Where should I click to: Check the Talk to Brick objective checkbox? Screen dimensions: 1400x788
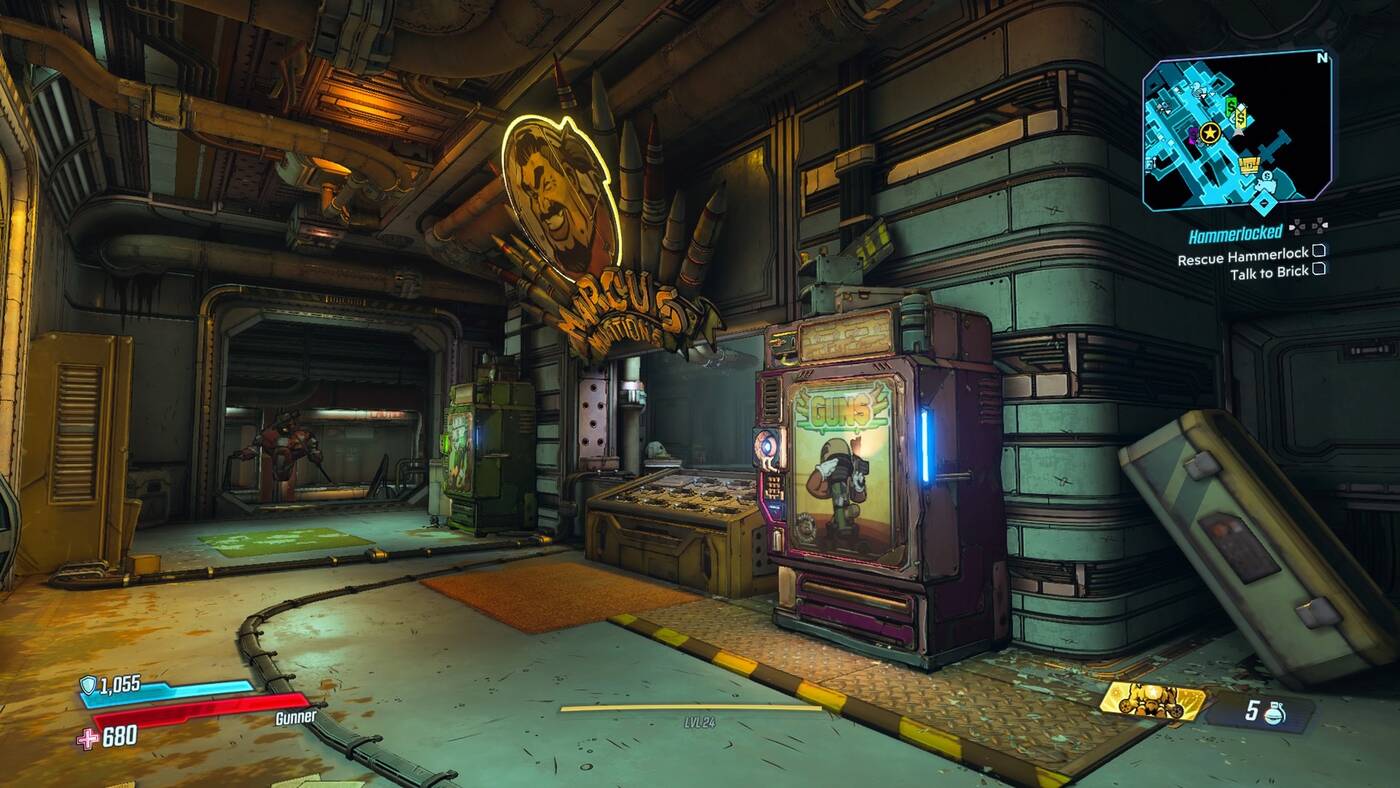tap(1320, 268)
